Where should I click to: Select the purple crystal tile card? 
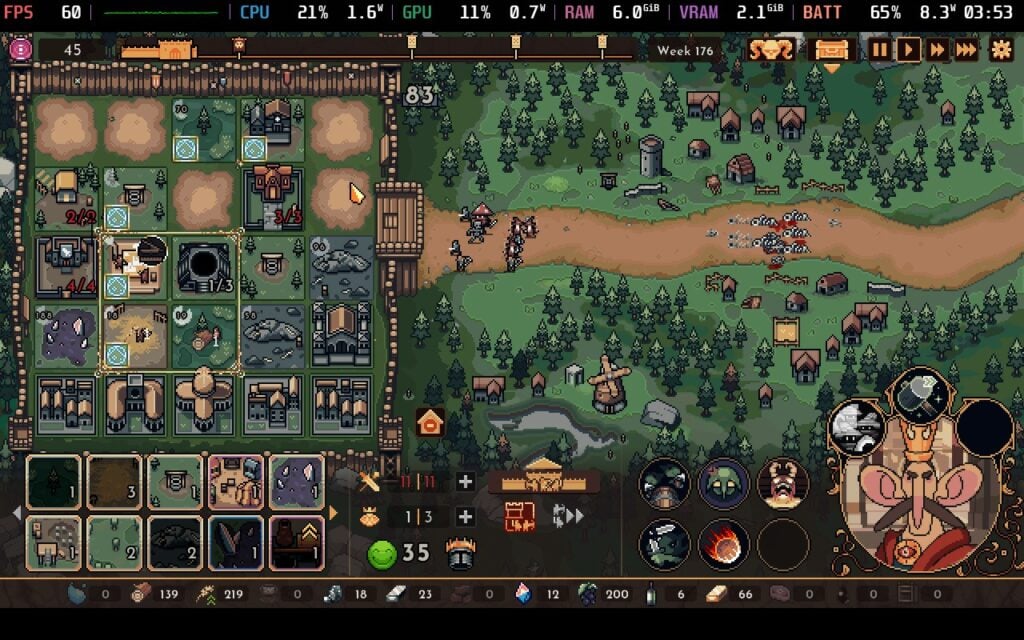click(297, 481)
